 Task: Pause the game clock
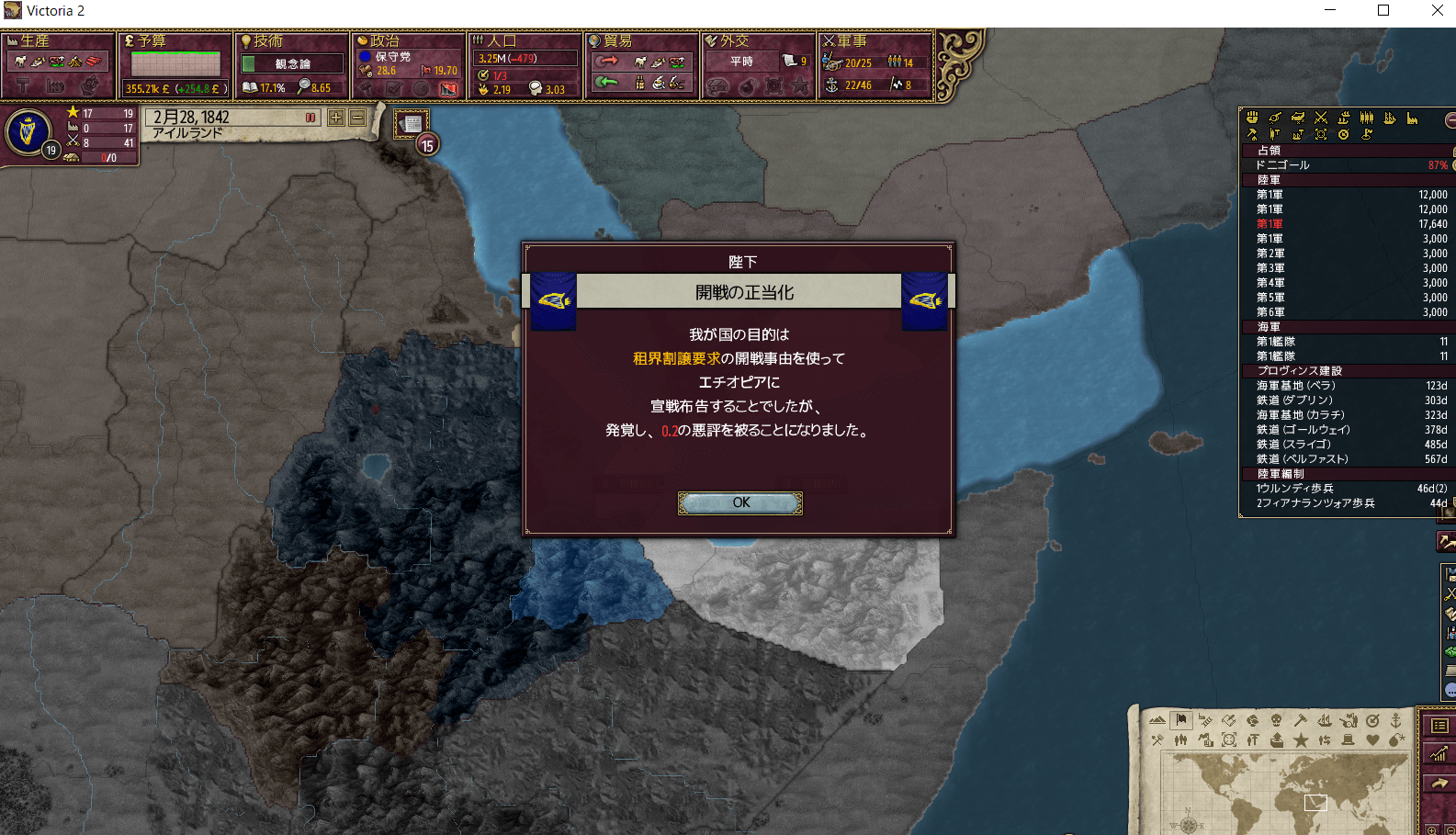pyautogui.click(x=311, y=118)
